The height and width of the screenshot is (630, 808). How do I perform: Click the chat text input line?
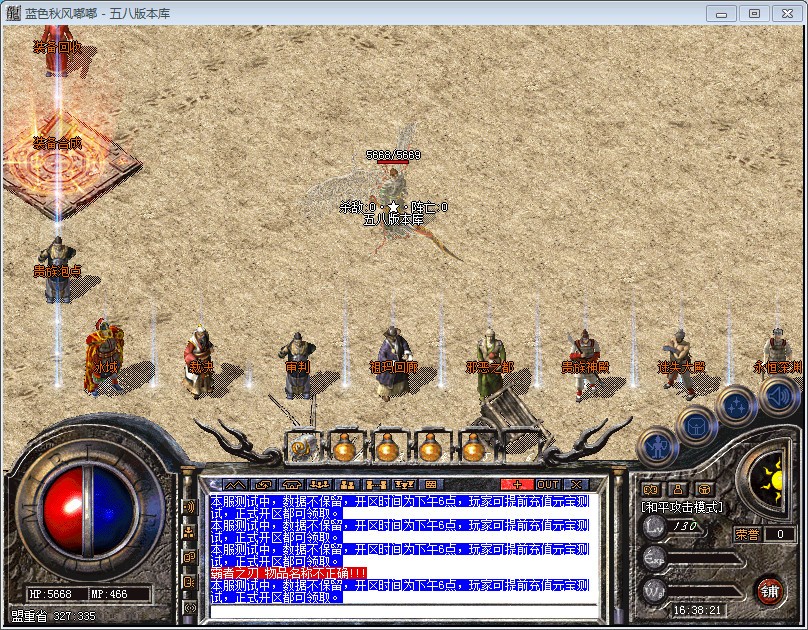click(x=400, y=609)
